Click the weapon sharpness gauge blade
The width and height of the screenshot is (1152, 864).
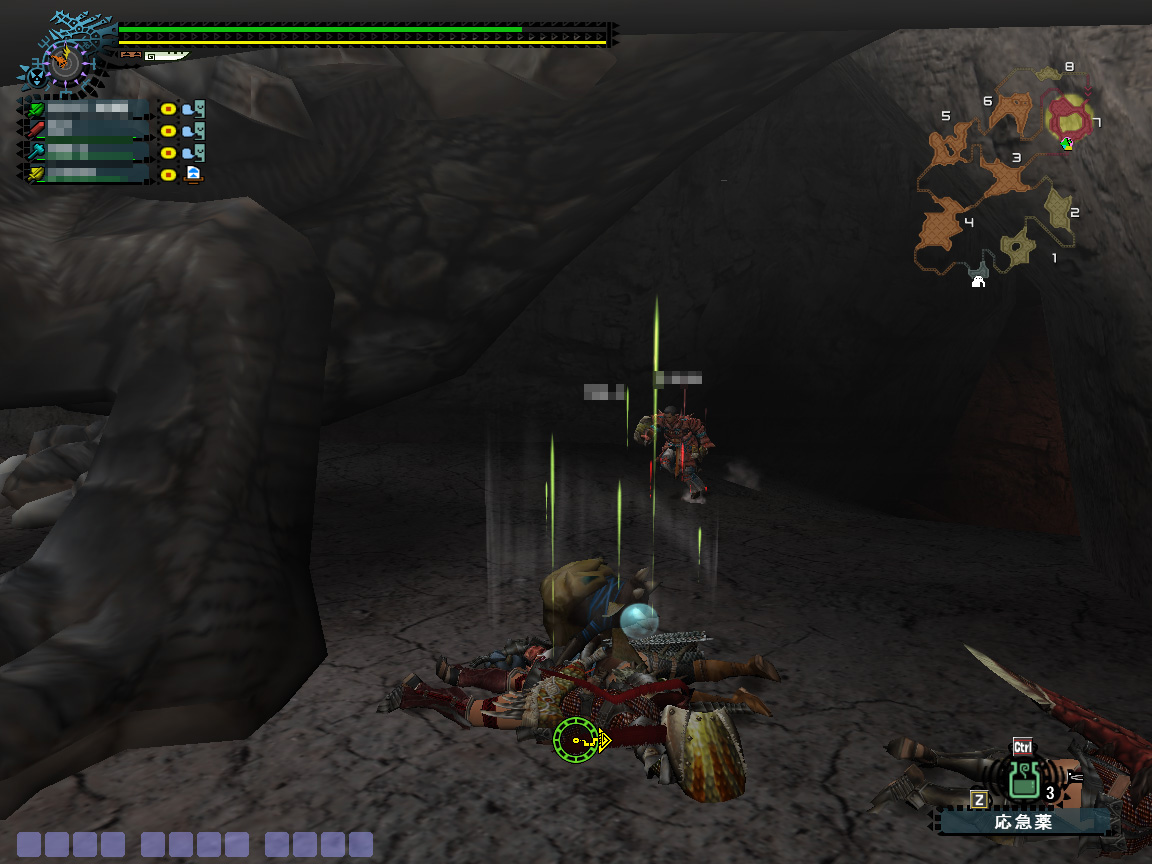[165, 56]
